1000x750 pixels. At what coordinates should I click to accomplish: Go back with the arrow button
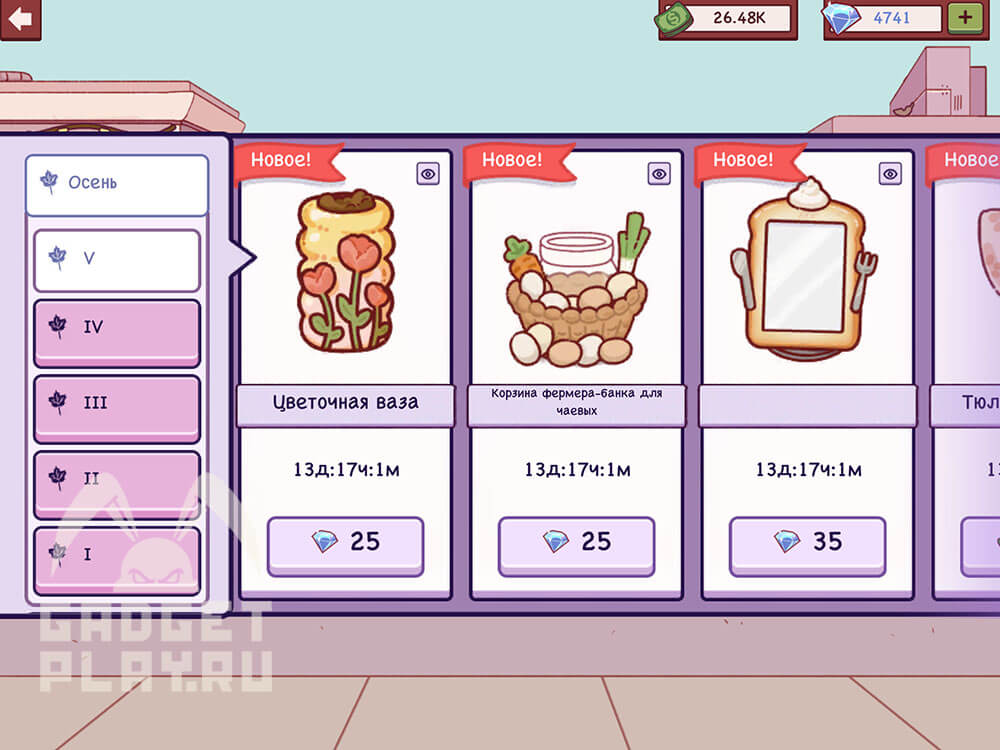point(20,19)
